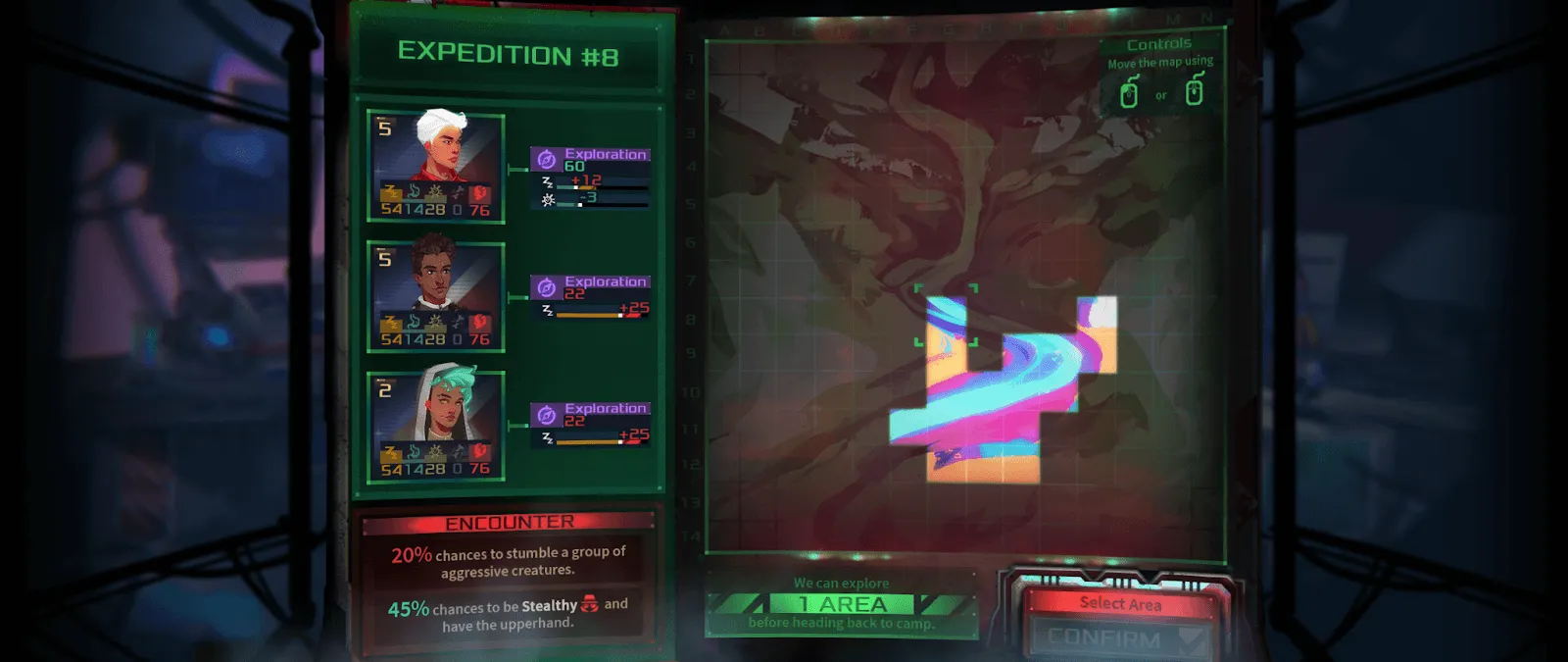Choose the revealed tile with white corner
This screenshot has height=662, width=1568.
[1098, 316]
